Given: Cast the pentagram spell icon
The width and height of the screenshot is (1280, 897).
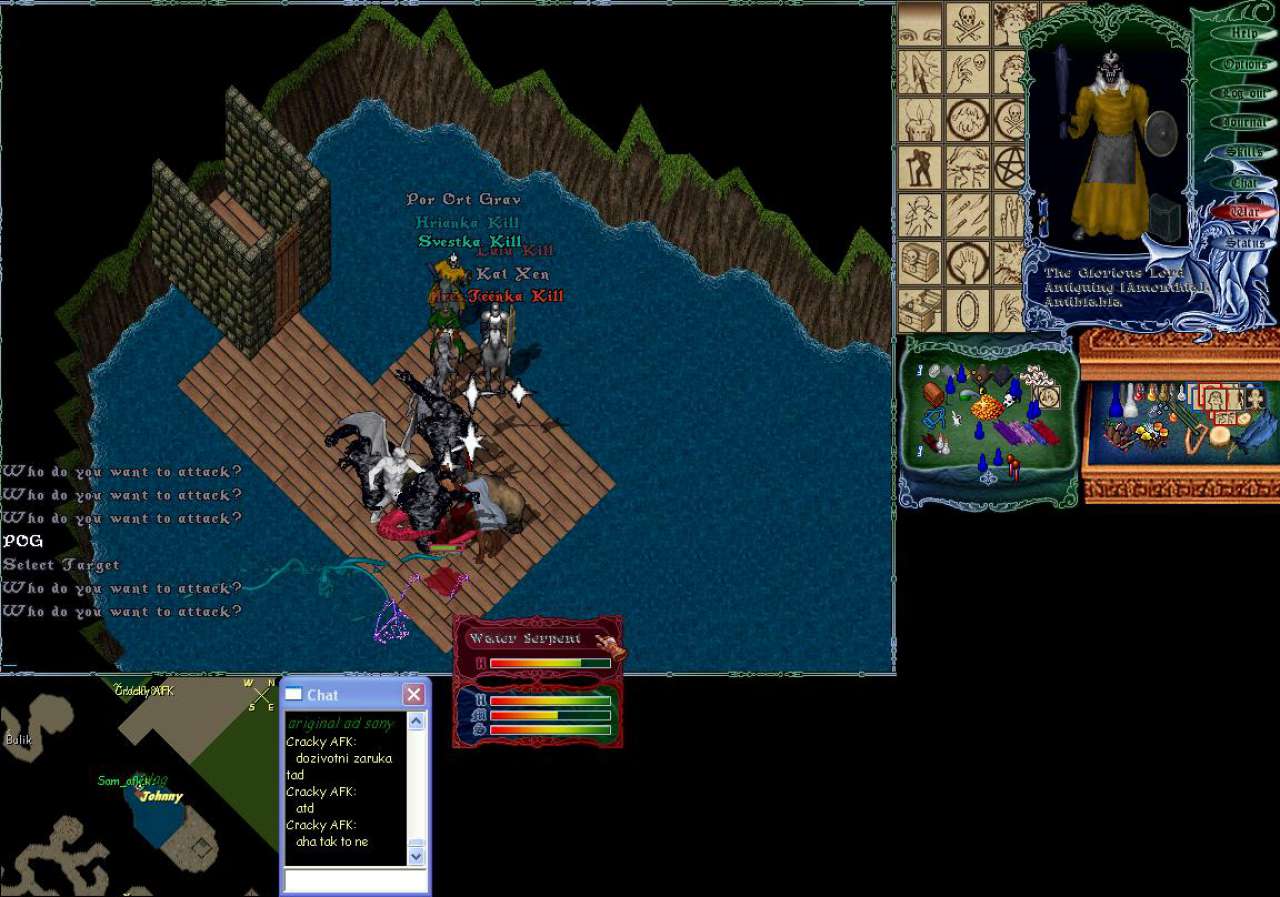Looking at the screenshot, I should 1011,165.
